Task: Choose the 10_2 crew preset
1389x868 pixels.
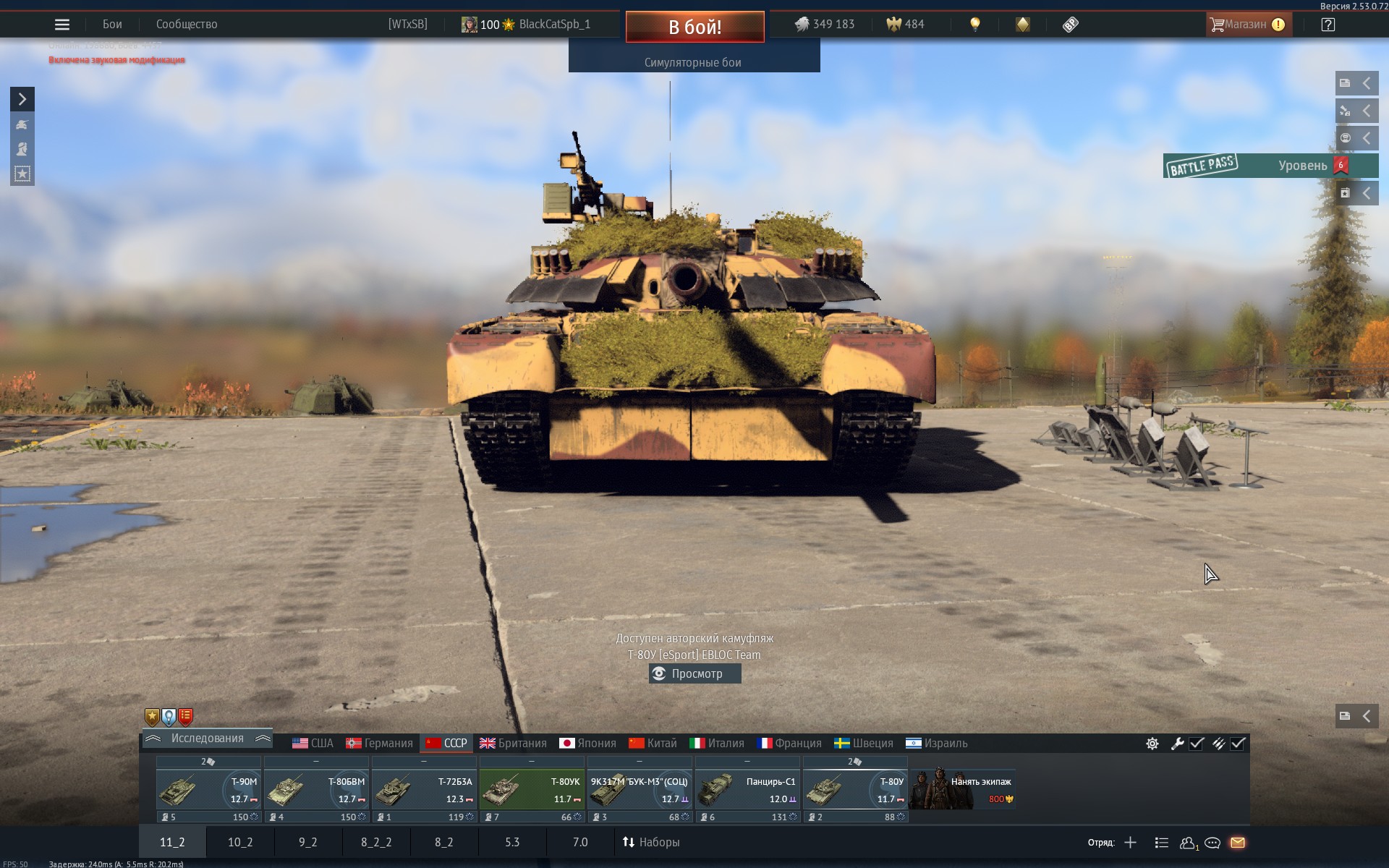Action: coord(240,842)
